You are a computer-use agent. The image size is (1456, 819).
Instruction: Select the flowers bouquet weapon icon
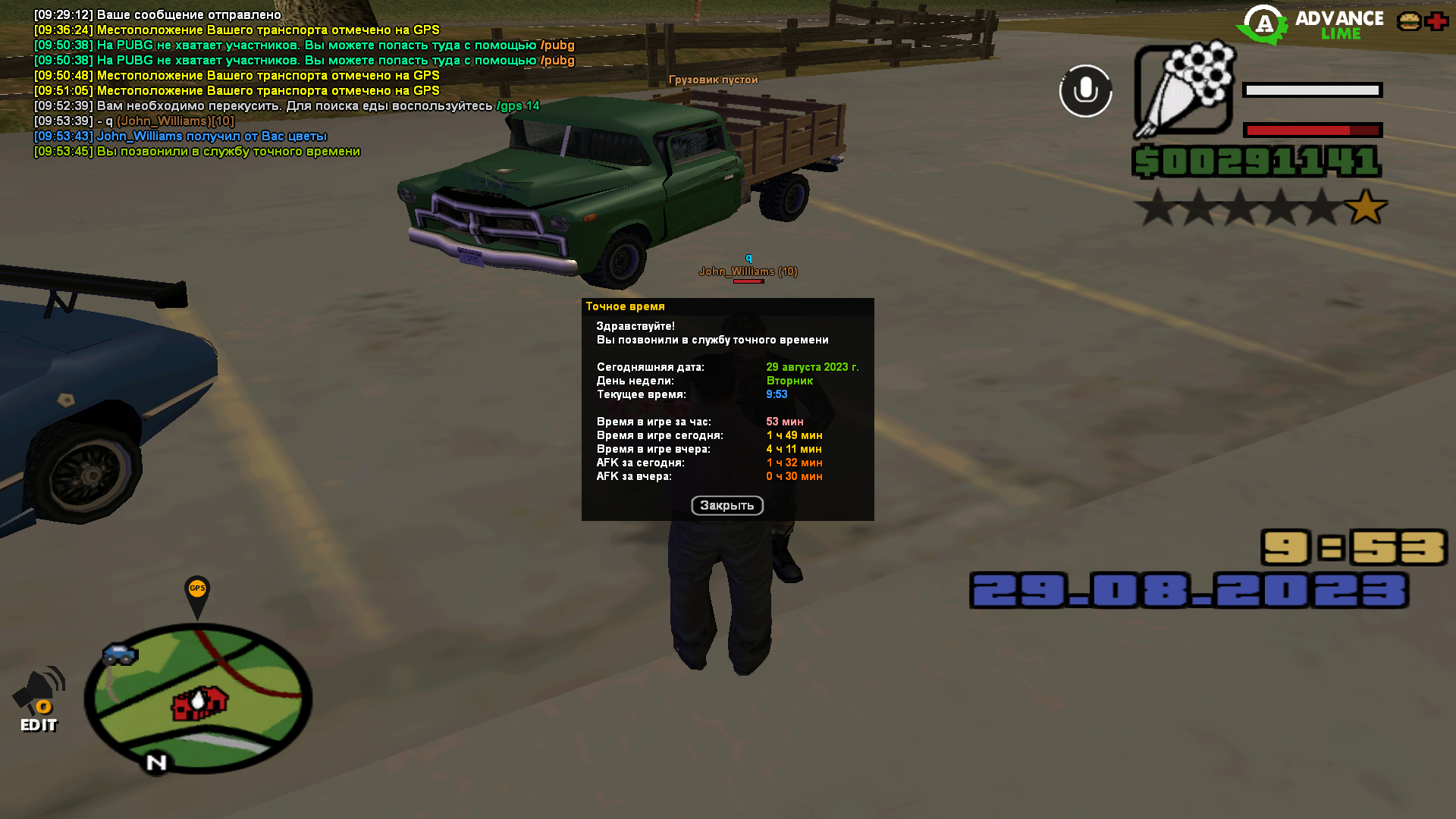coord(1184,91)
